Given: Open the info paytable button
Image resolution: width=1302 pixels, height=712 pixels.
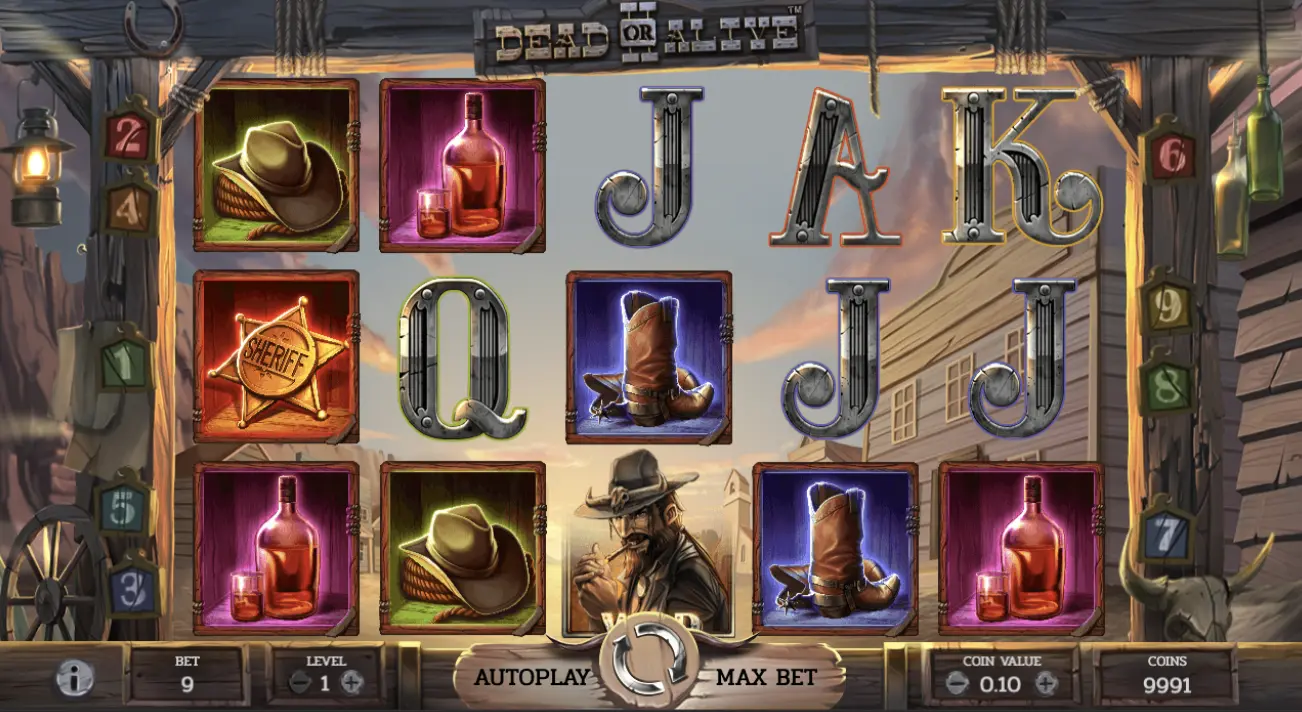Looking at the screenshot, I should (74, 679).
